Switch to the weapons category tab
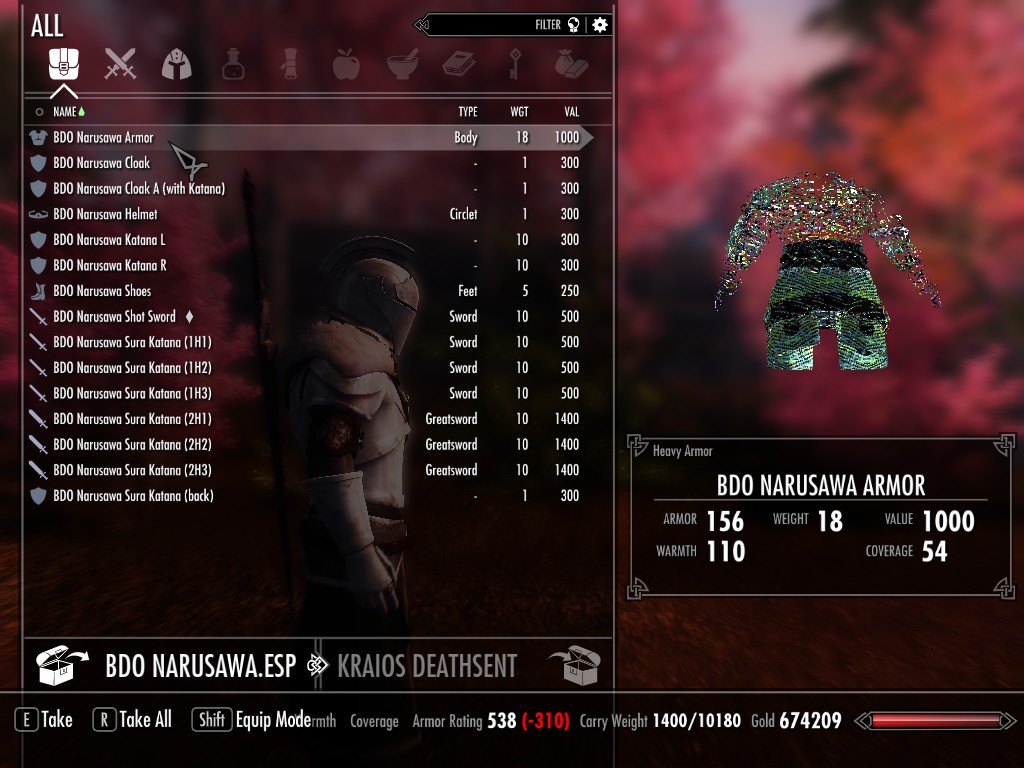1024x768 pixels. [x=120, y=65]
